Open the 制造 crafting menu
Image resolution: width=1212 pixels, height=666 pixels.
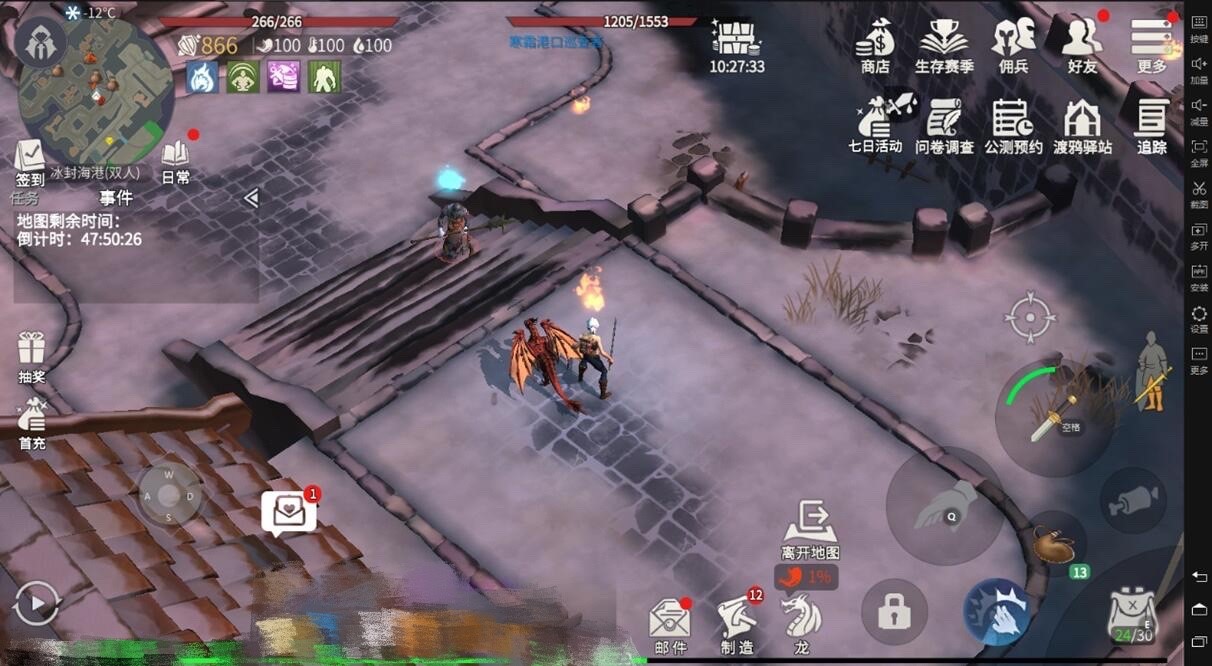pyautogui.click(x=737, y=624)
